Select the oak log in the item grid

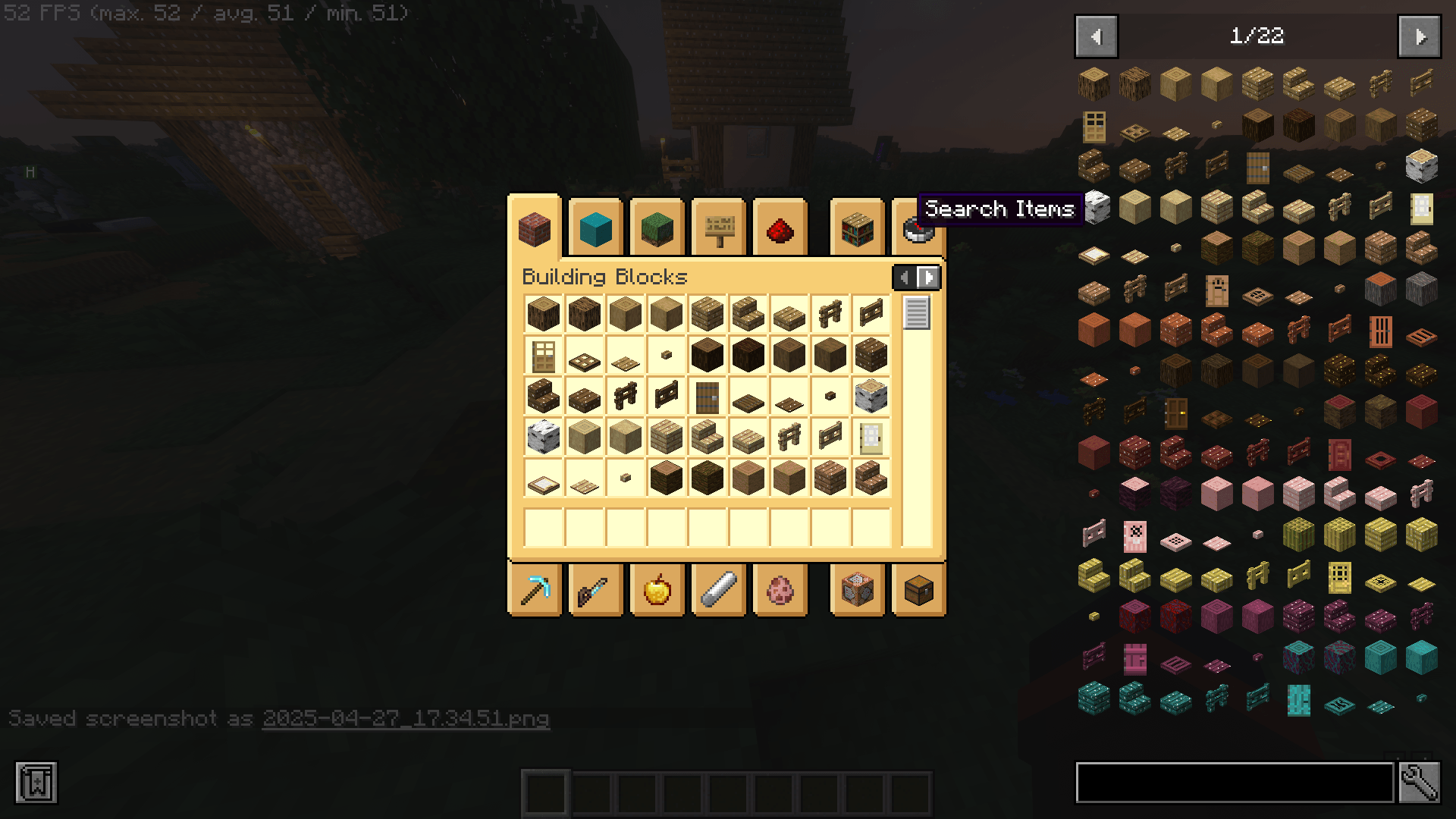pyautogui.click(x=543, y=314)
